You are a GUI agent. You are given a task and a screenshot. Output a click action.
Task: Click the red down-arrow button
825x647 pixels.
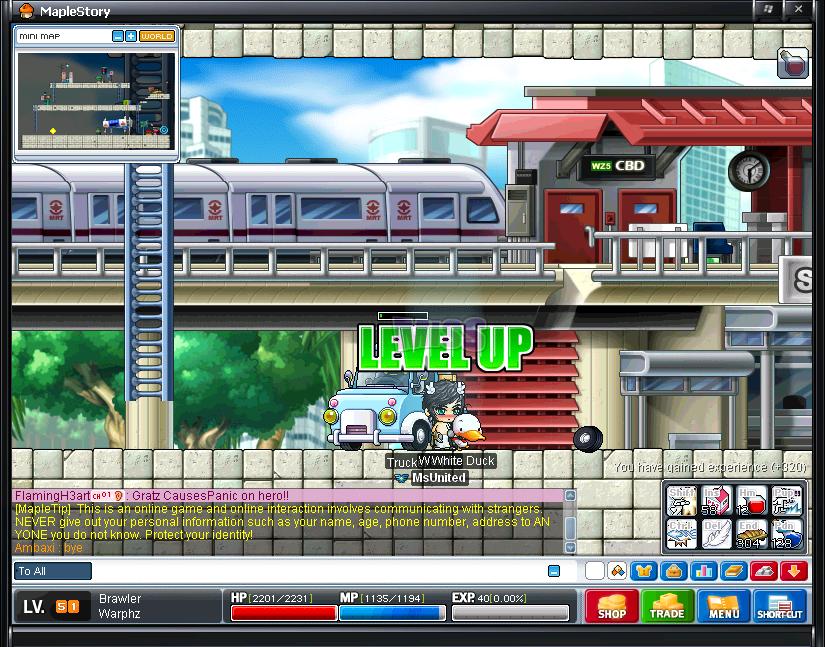[795, 571]
